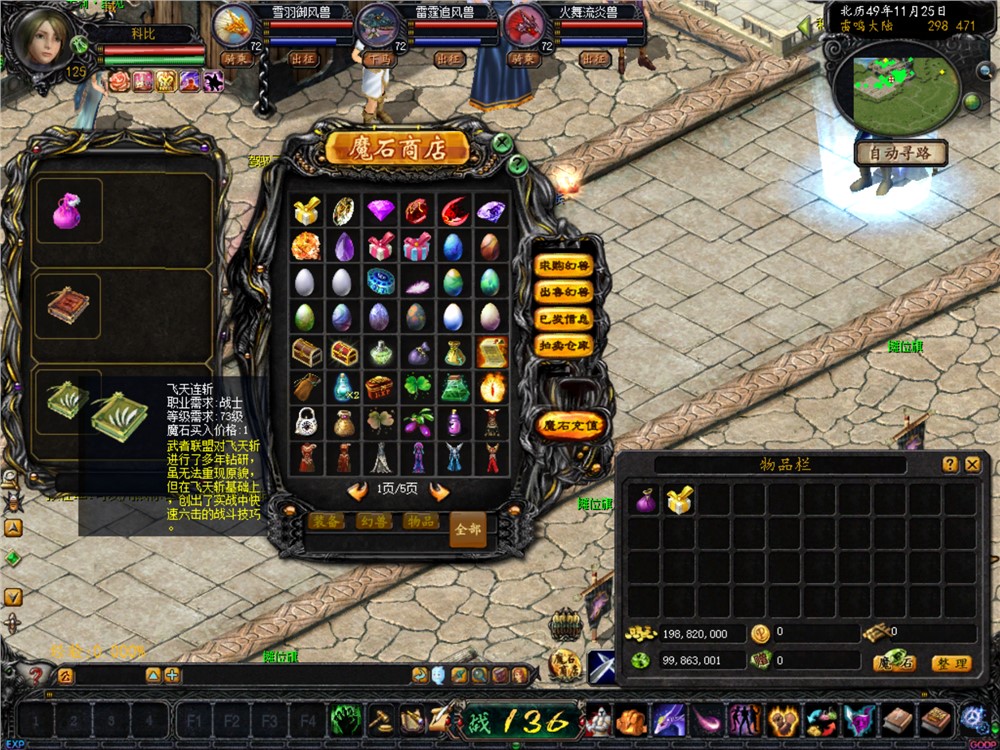This screenshot has height=750, width=1000.
Task: Click the 整理 sort button
Action: (950, 663)
